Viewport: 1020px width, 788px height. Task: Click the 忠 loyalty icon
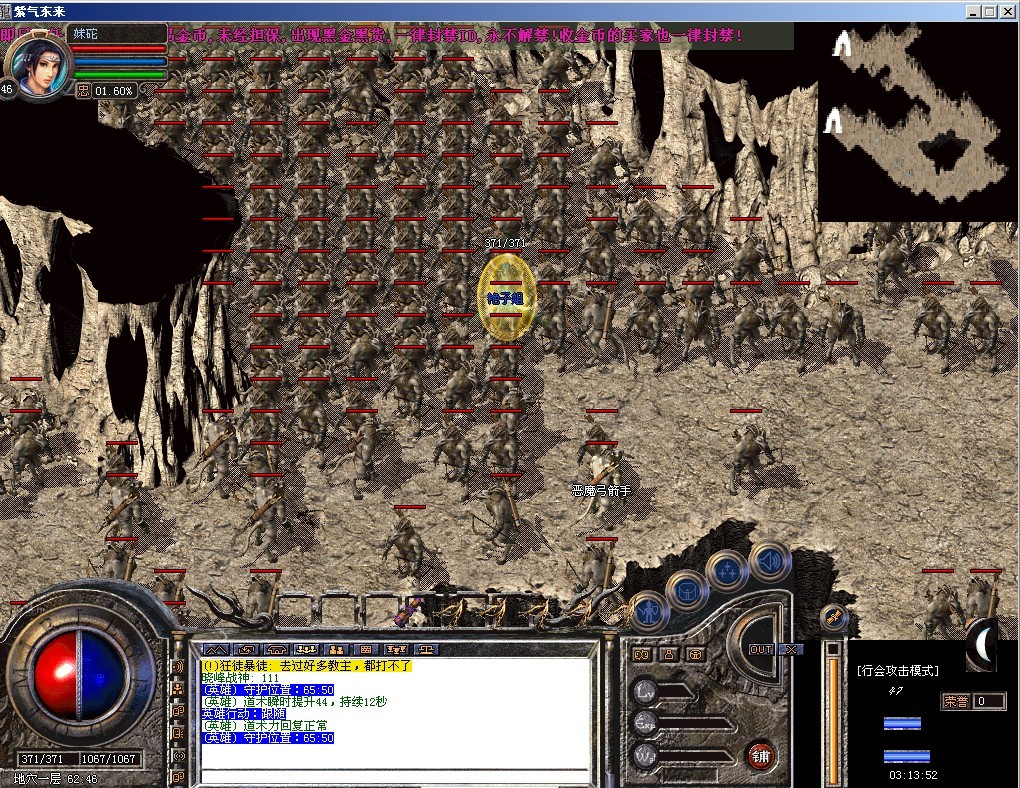(84, 91)
